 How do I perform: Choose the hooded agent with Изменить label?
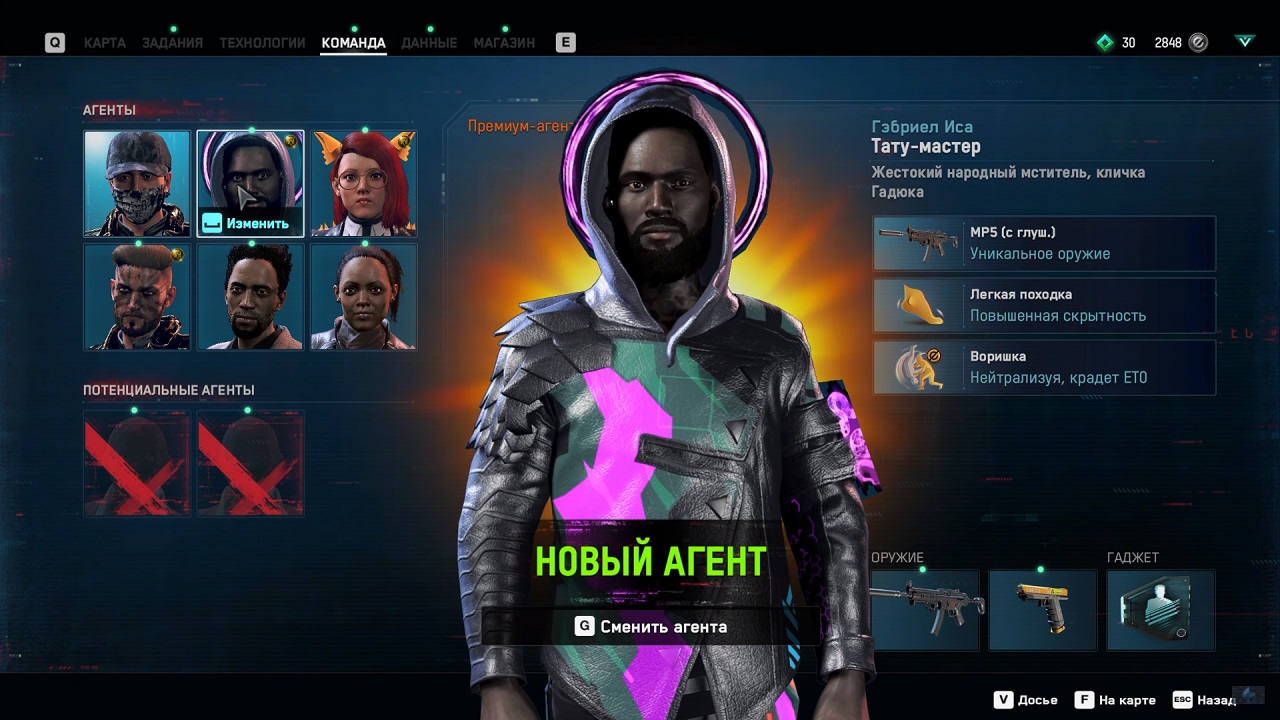[250, 183]
